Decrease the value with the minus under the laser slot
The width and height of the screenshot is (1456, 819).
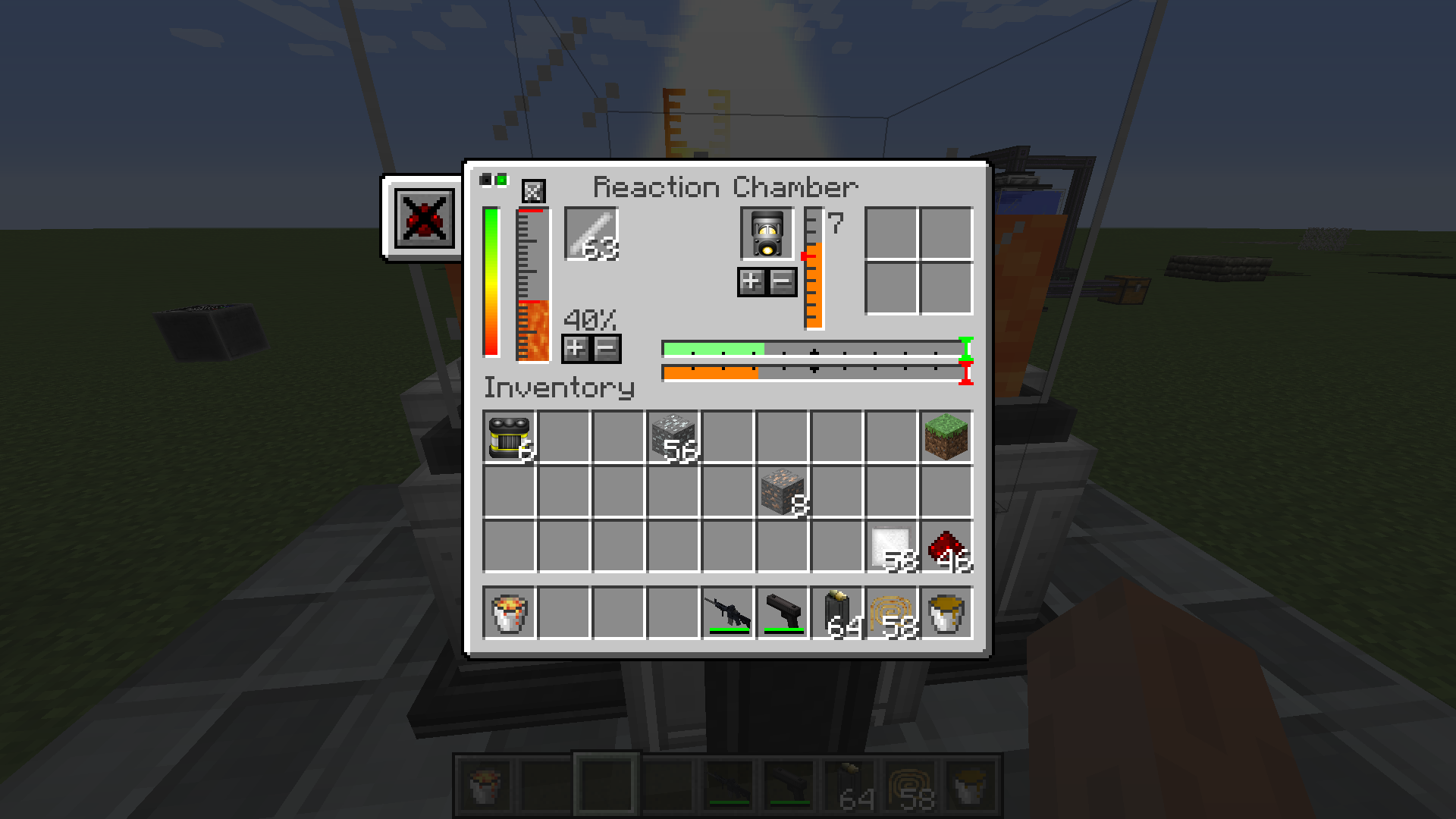[x=783, y=282]
